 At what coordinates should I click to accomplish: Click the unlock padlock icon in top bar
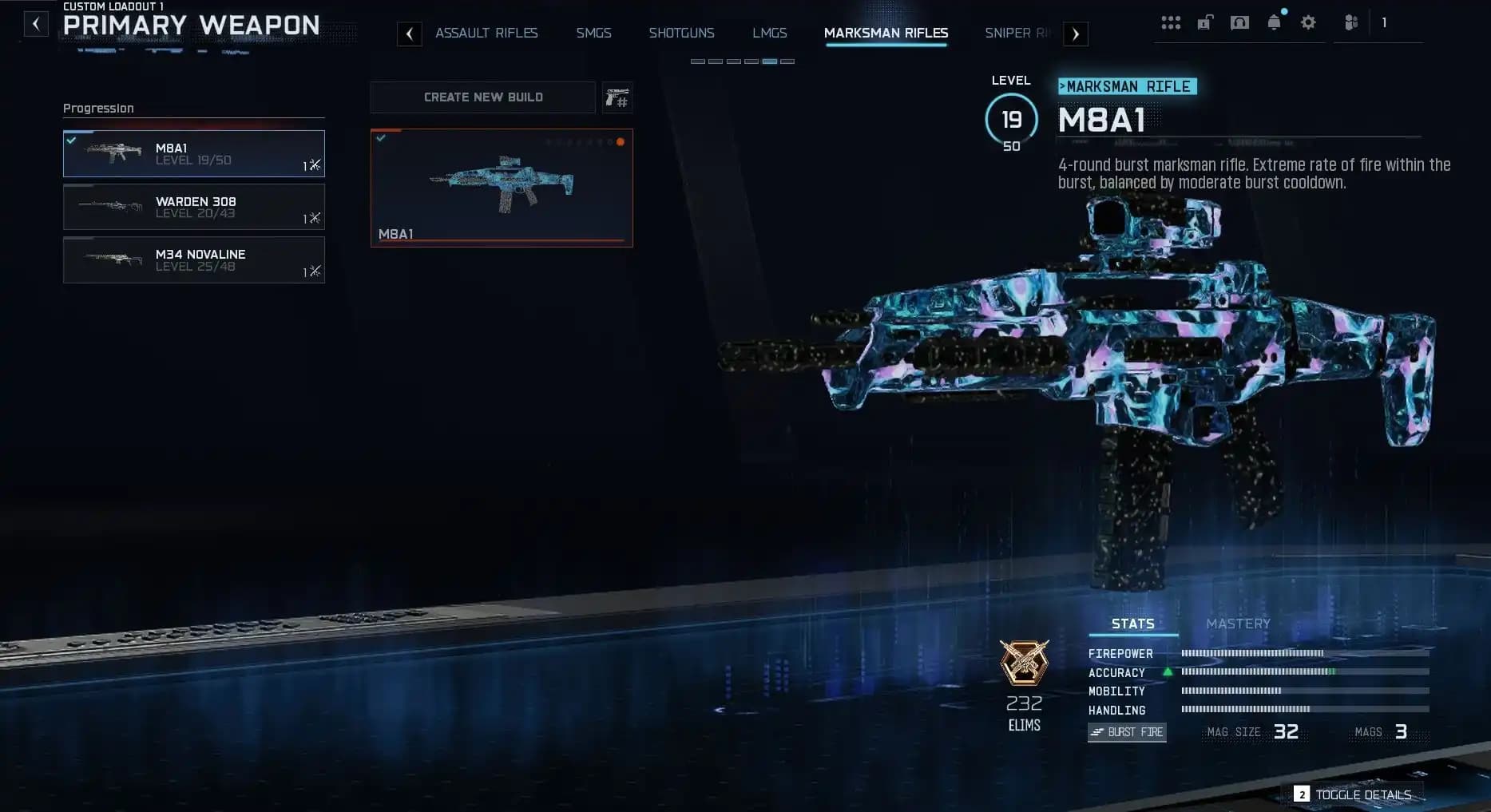pos(1206,22)
